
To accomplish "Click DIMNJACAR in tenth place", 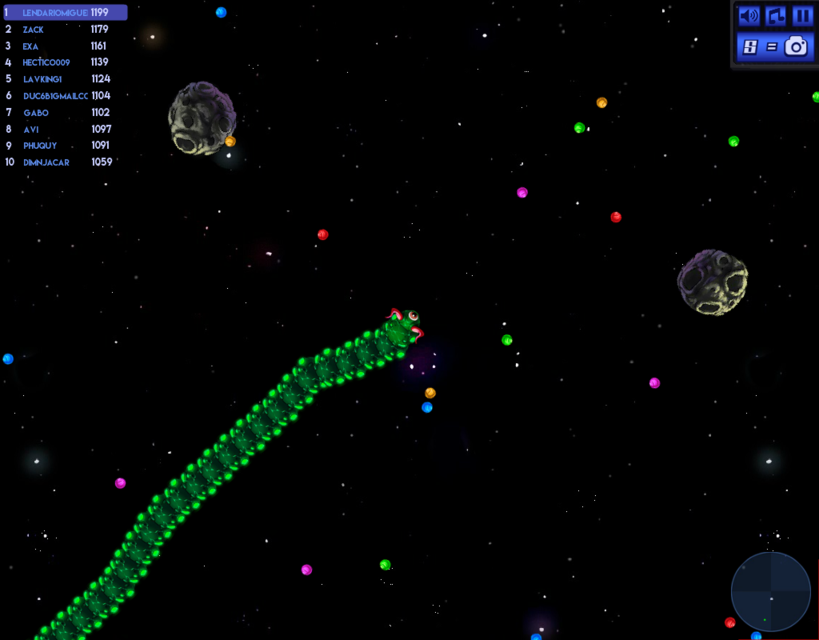I will click(58, 162).
